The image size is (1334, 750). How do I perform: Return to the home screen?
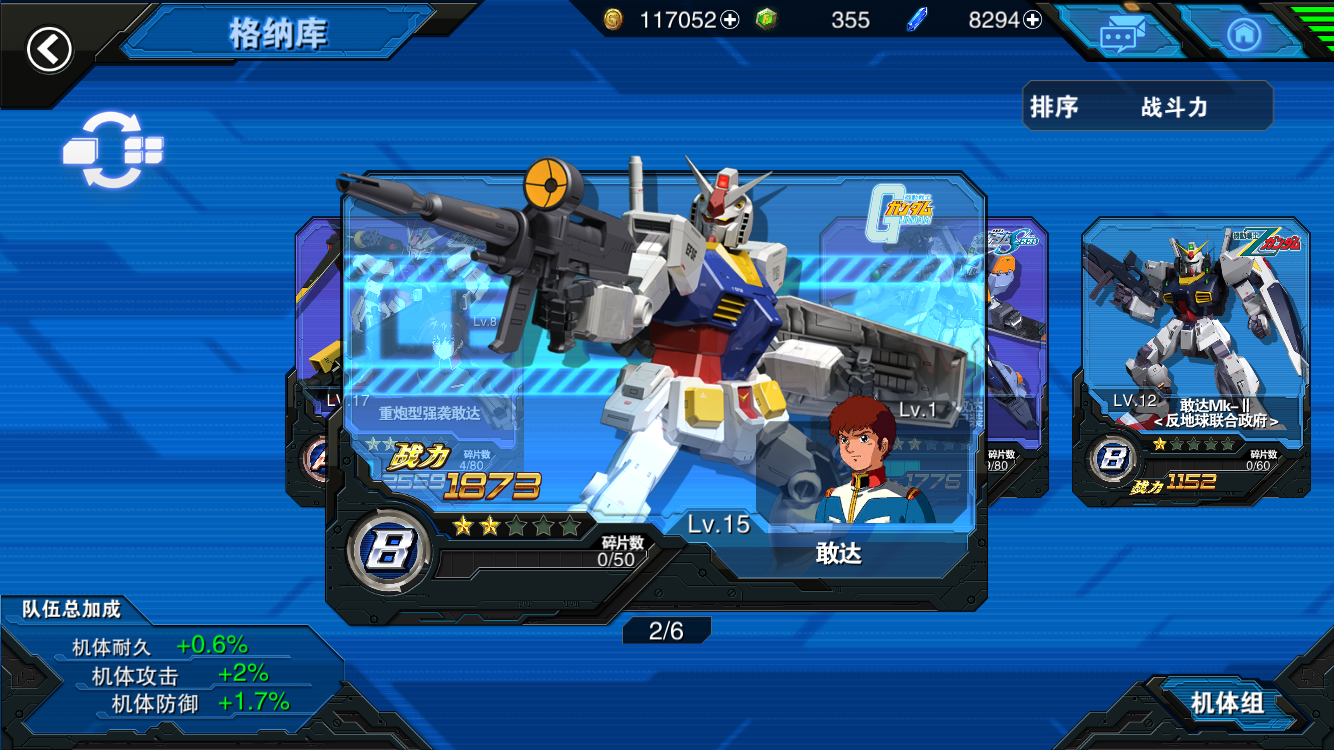click(1243, 35)
